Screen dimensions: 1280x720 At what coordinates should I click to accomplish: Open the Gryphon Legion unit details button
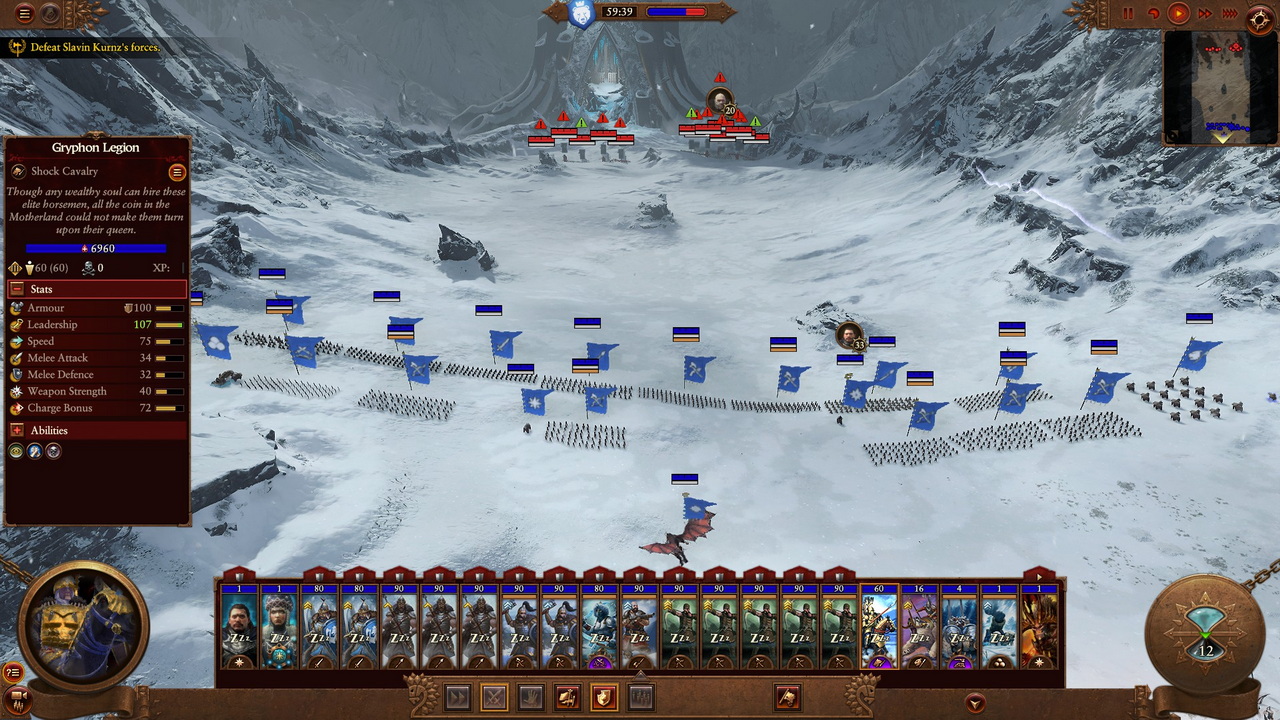pos(177,172)
